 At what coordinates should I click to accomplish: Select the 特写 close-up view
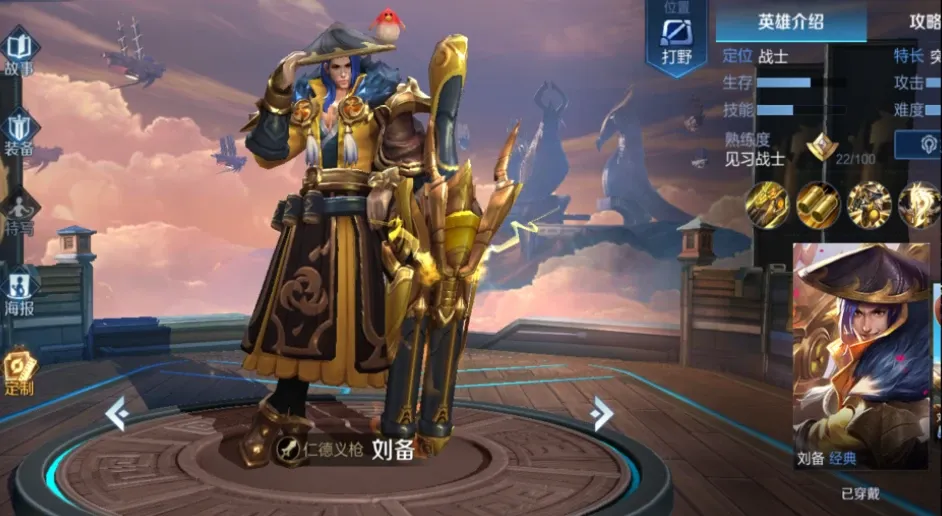[x=19, y=213]
